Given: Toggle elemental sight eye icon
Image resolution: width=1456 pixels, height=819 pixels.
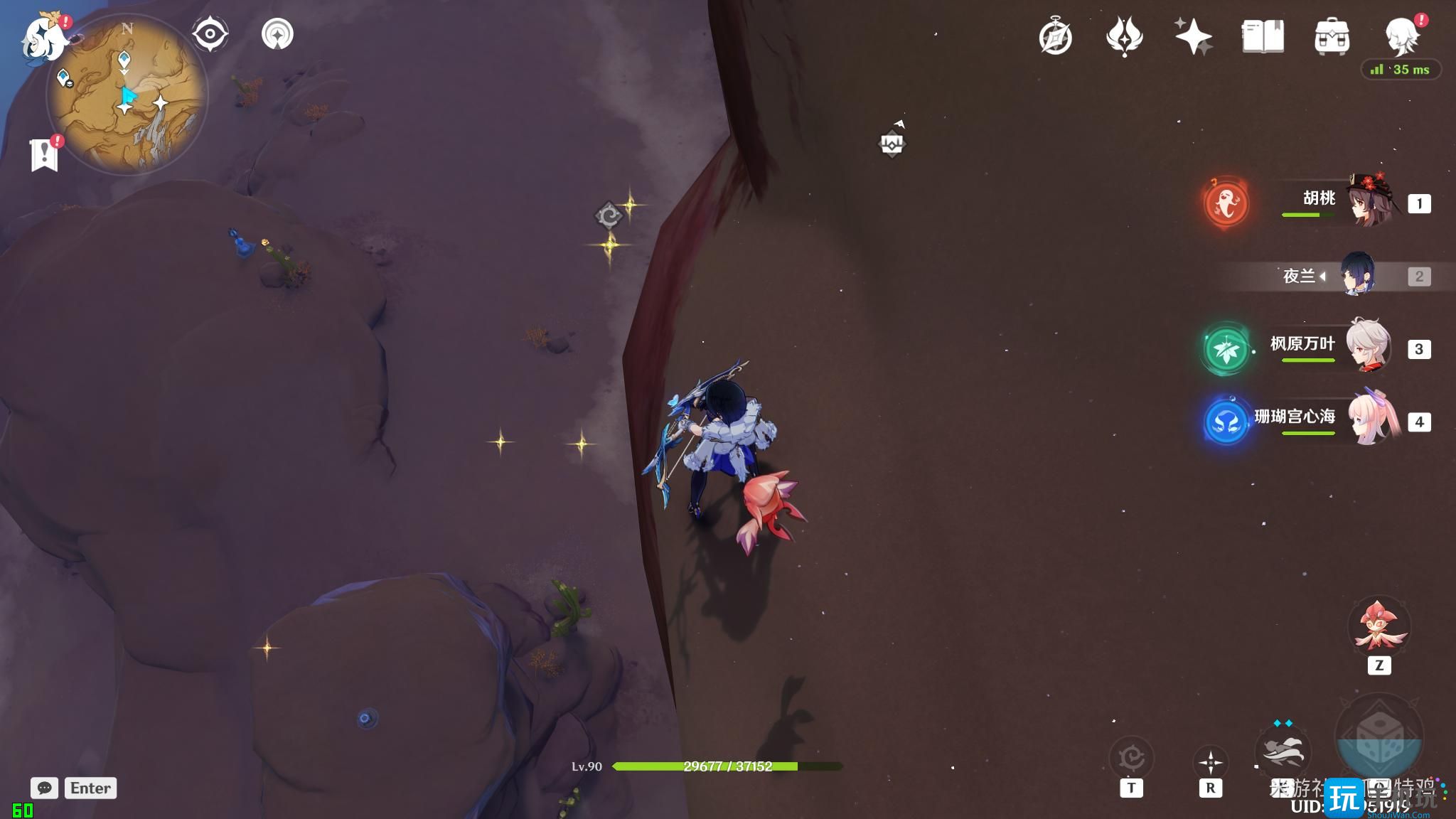Looking at the screenshot, I should pyautogui.click(x=210, y=34).
